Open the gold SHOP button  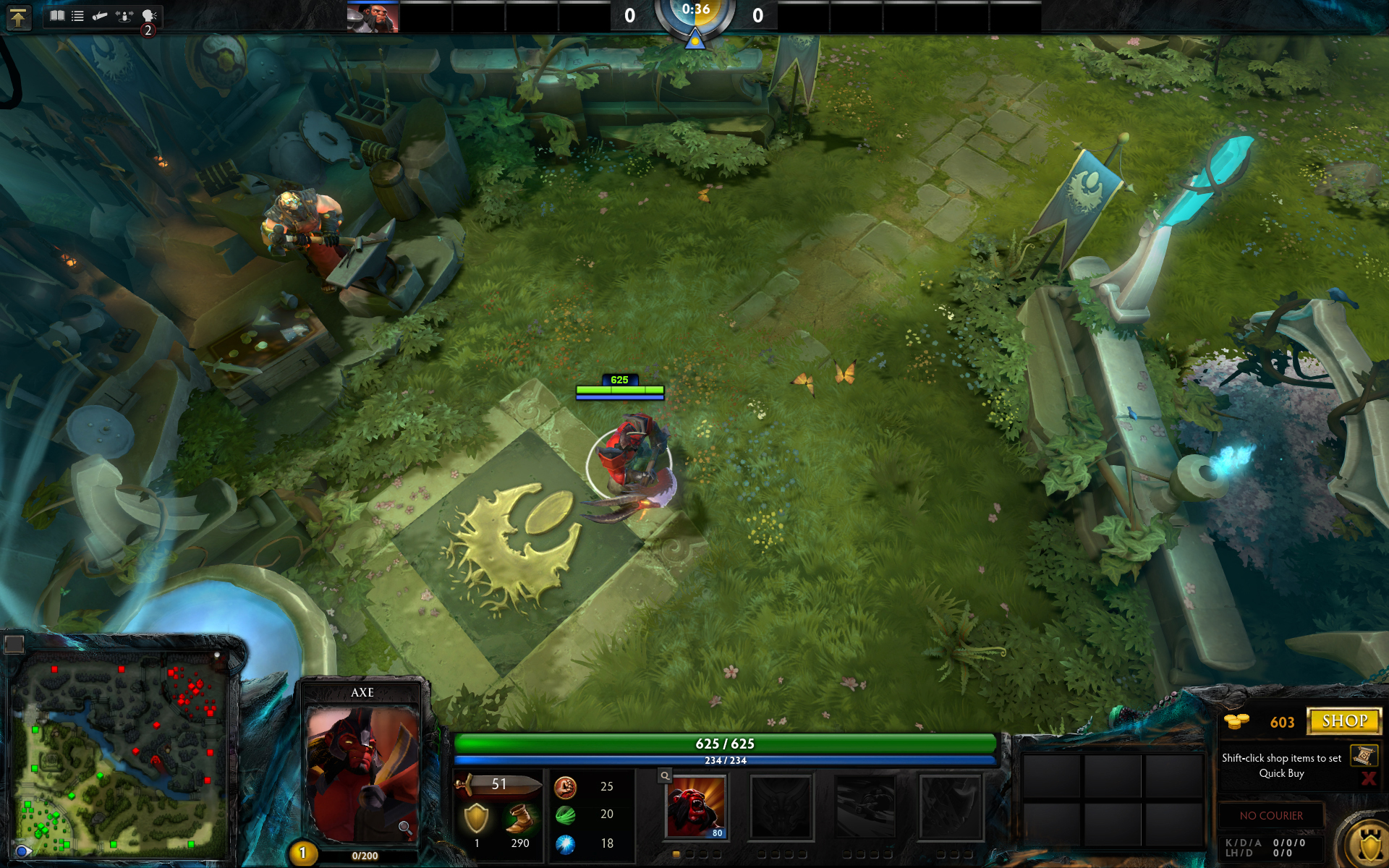click(x=1344, y=721)
